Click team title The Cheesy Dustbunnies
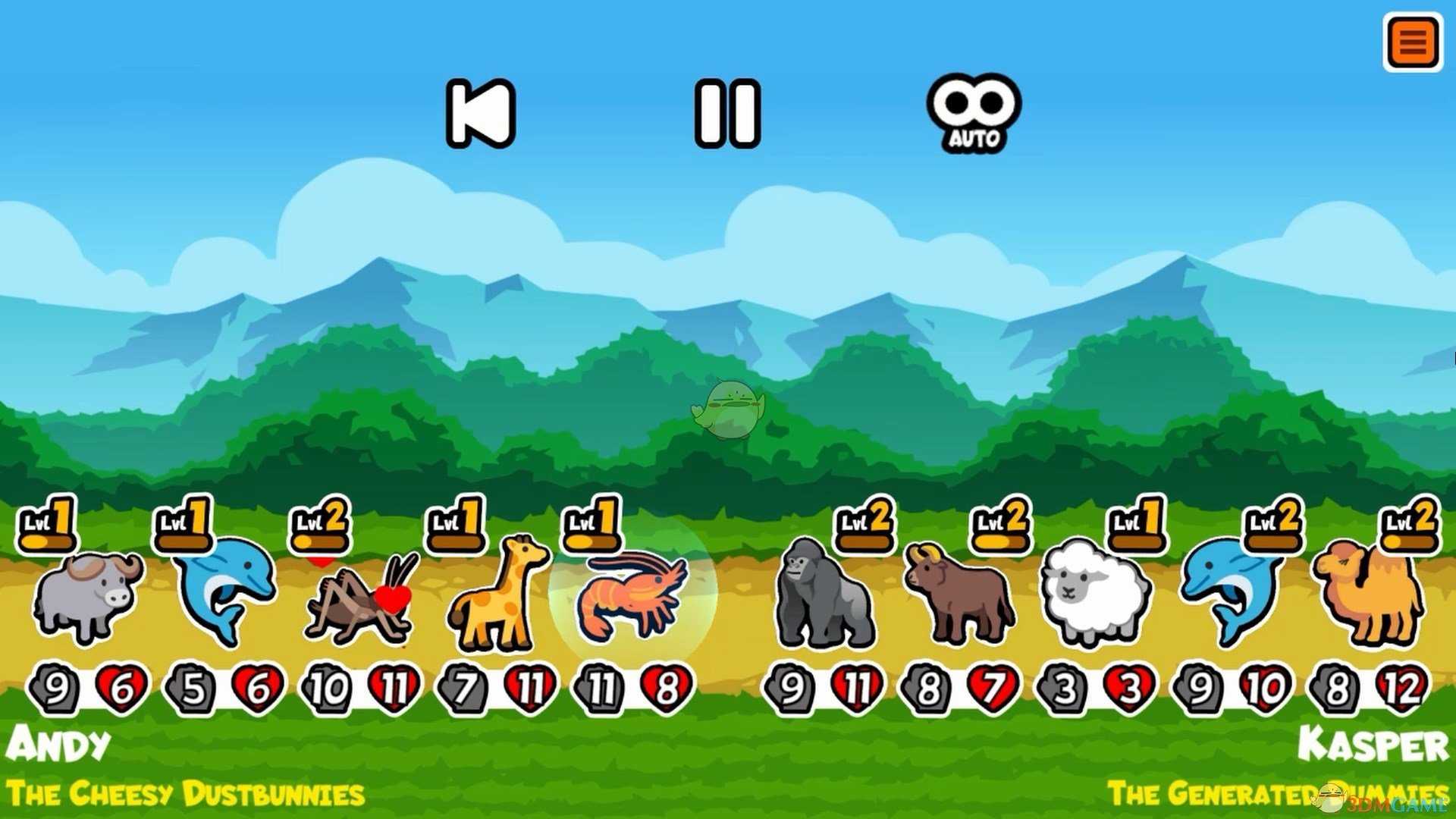 186,792
